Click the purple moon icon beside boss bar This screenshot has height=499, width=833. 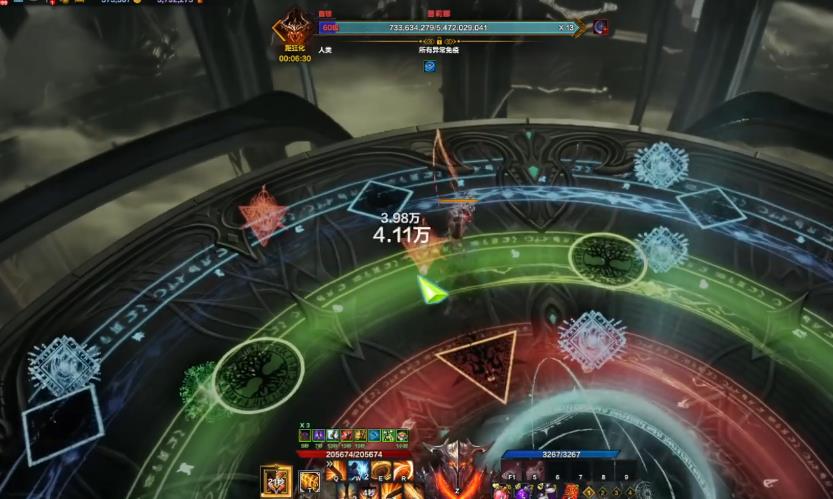point(601,28)
